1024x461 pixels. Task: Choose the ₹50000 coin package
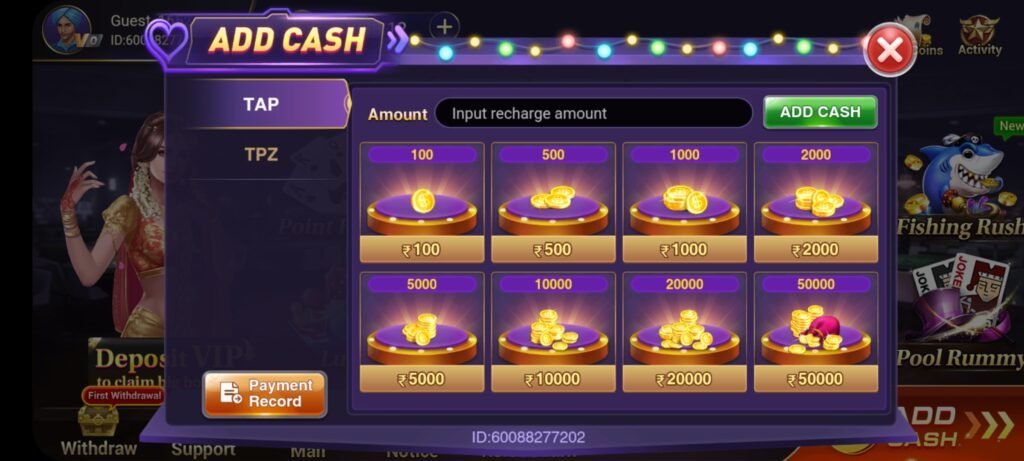click(x=816, y=332)
